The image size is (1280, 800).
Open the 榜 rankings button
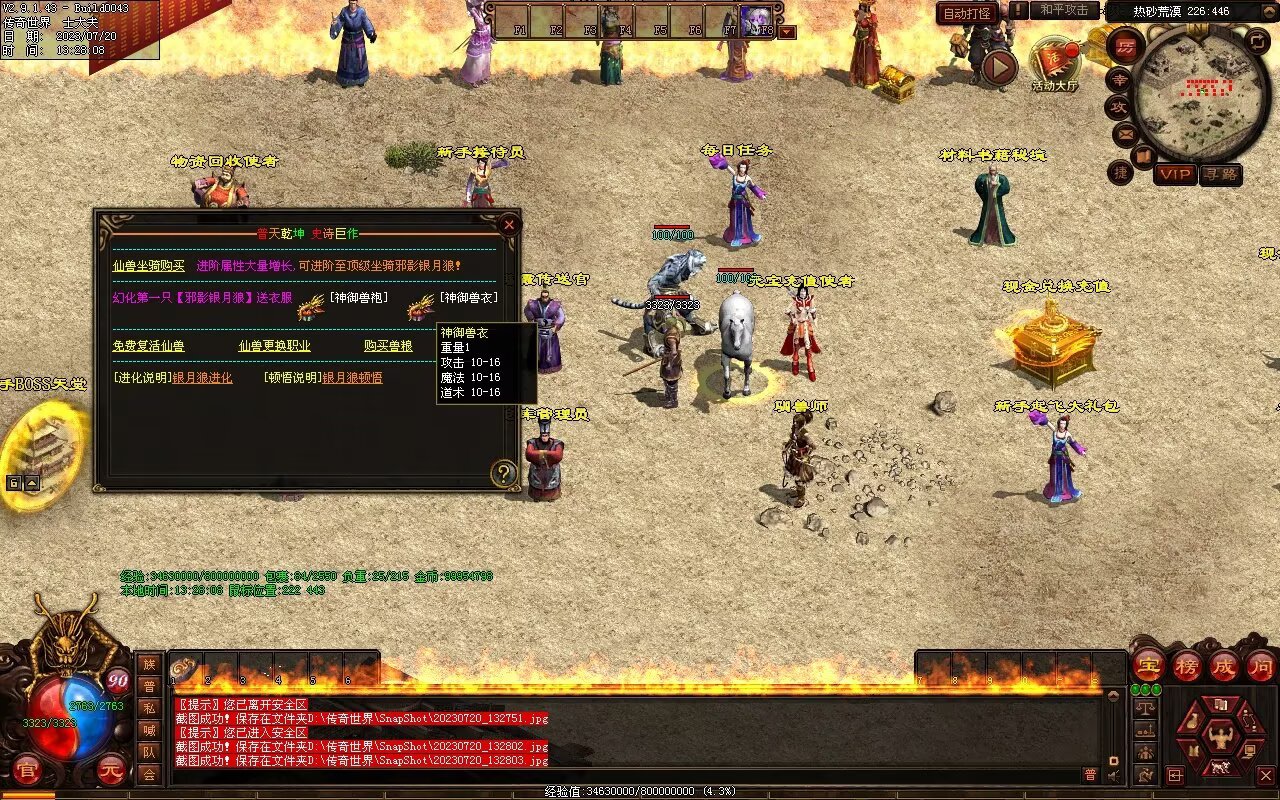click(x=1187, y=665)
